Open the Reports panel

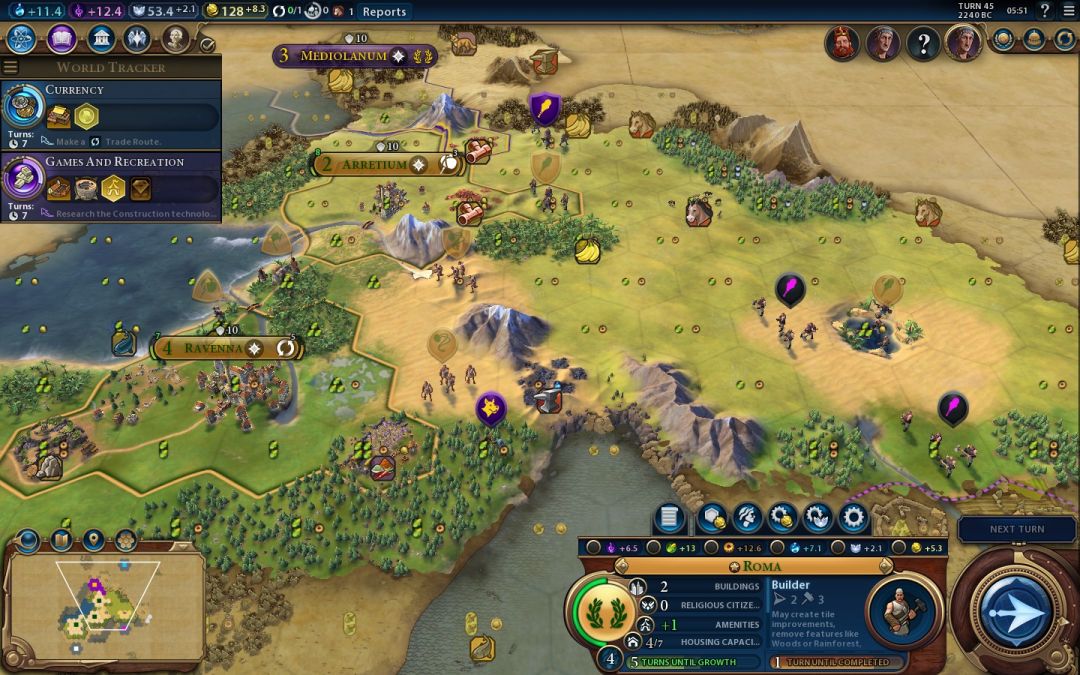(384, 12)
